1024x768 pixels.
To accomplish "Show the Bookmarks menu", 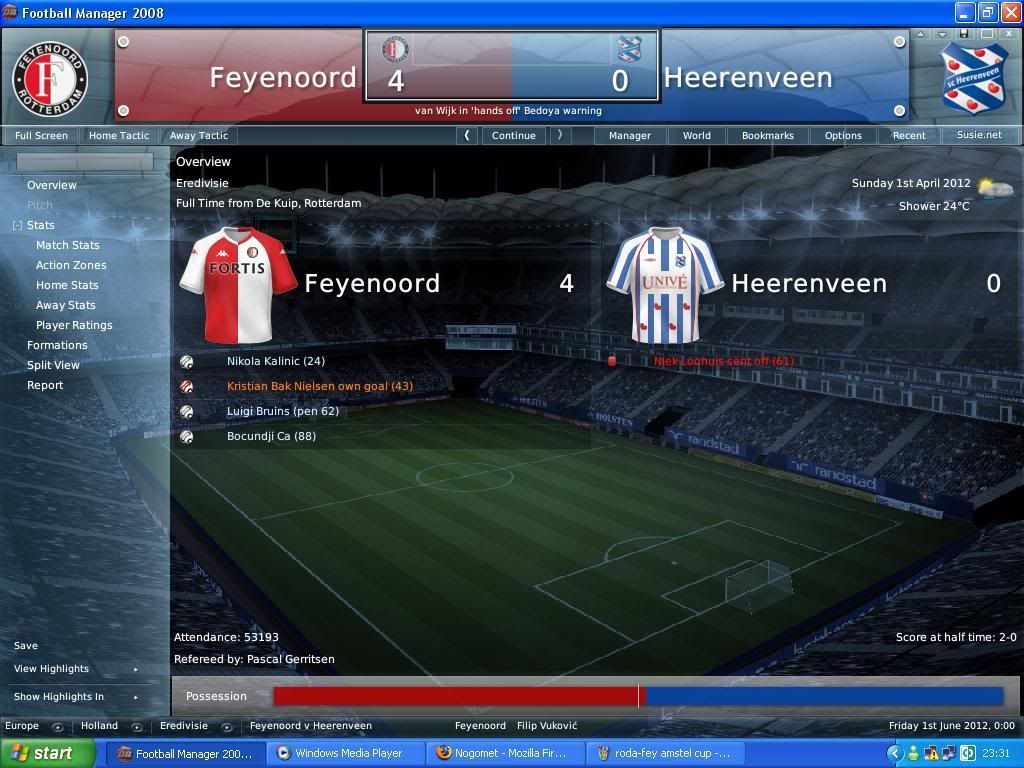I will tap(767, 135).
